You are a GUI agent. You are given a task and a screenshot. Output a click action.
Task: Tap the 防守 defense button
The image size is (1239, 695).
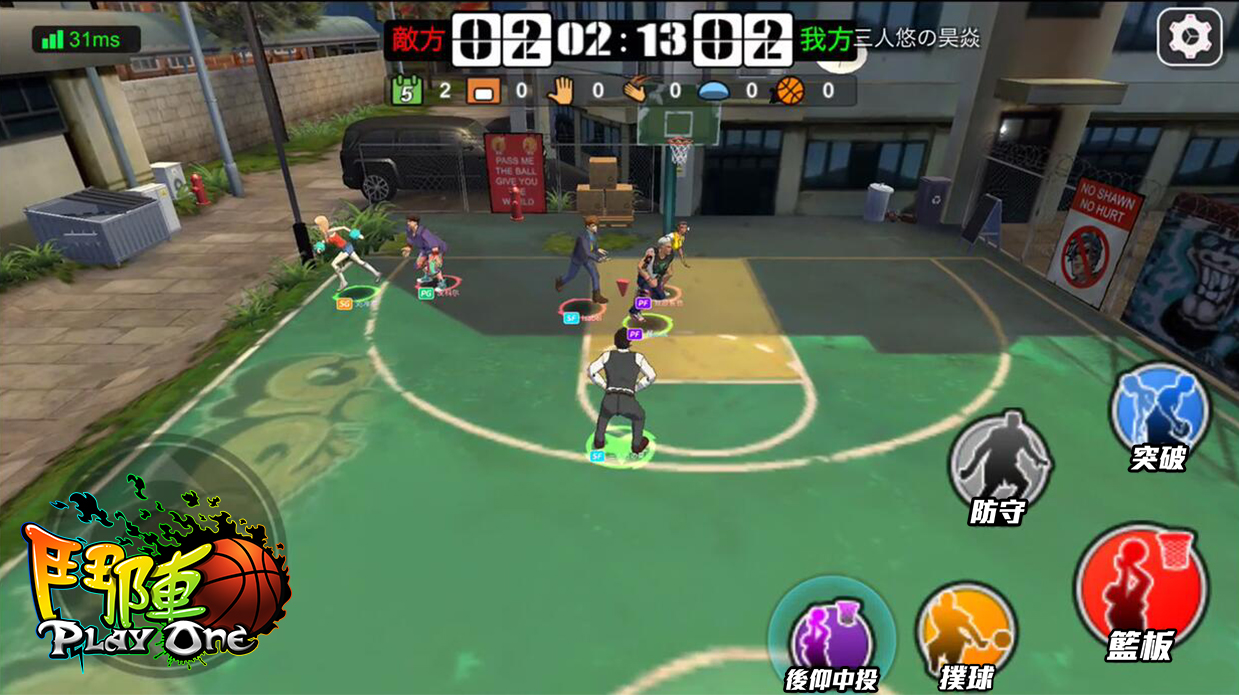point(999,462)
